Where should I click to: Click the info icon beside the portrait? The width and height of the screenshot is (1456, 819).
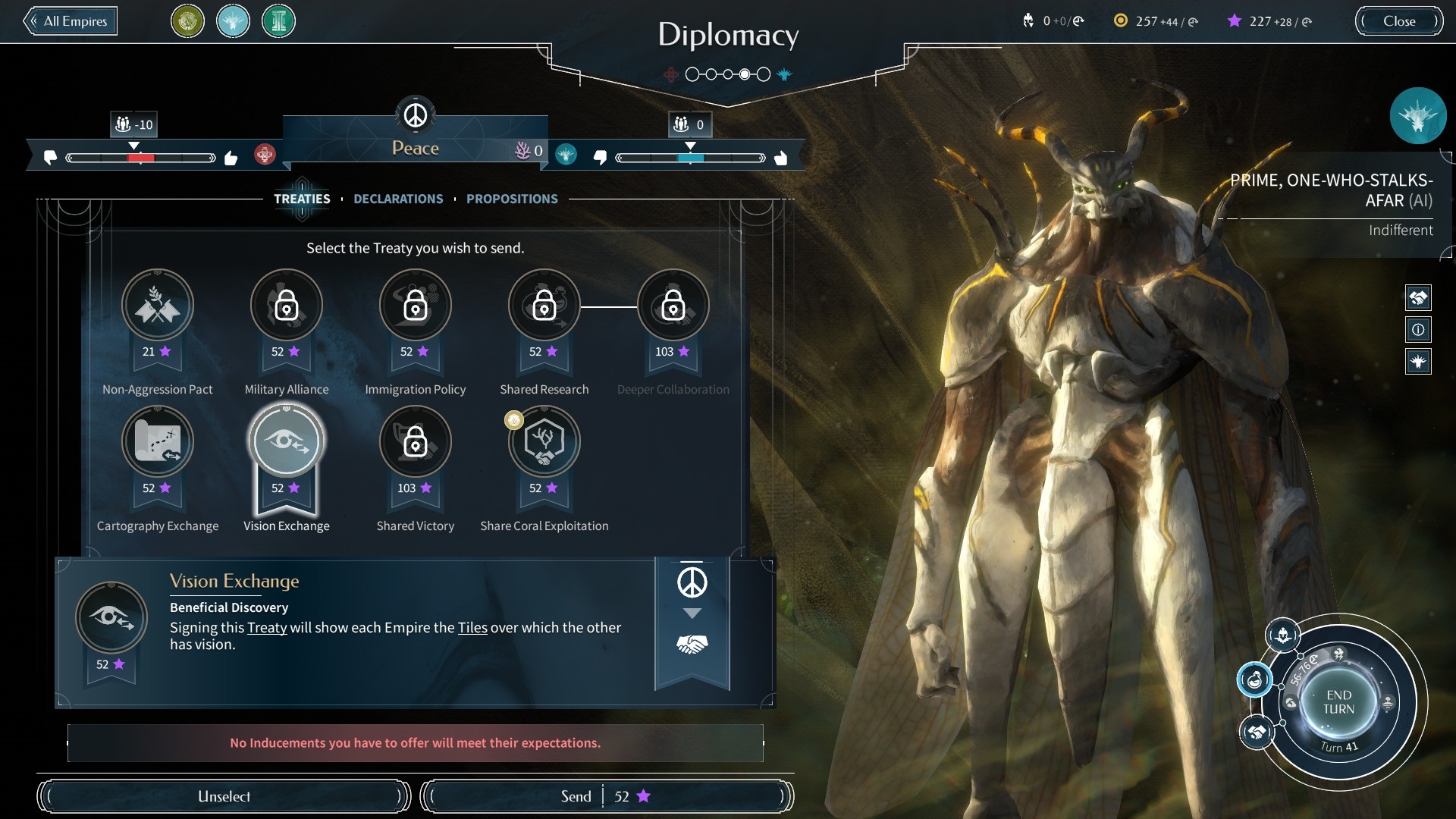(x=1418, y=330)
